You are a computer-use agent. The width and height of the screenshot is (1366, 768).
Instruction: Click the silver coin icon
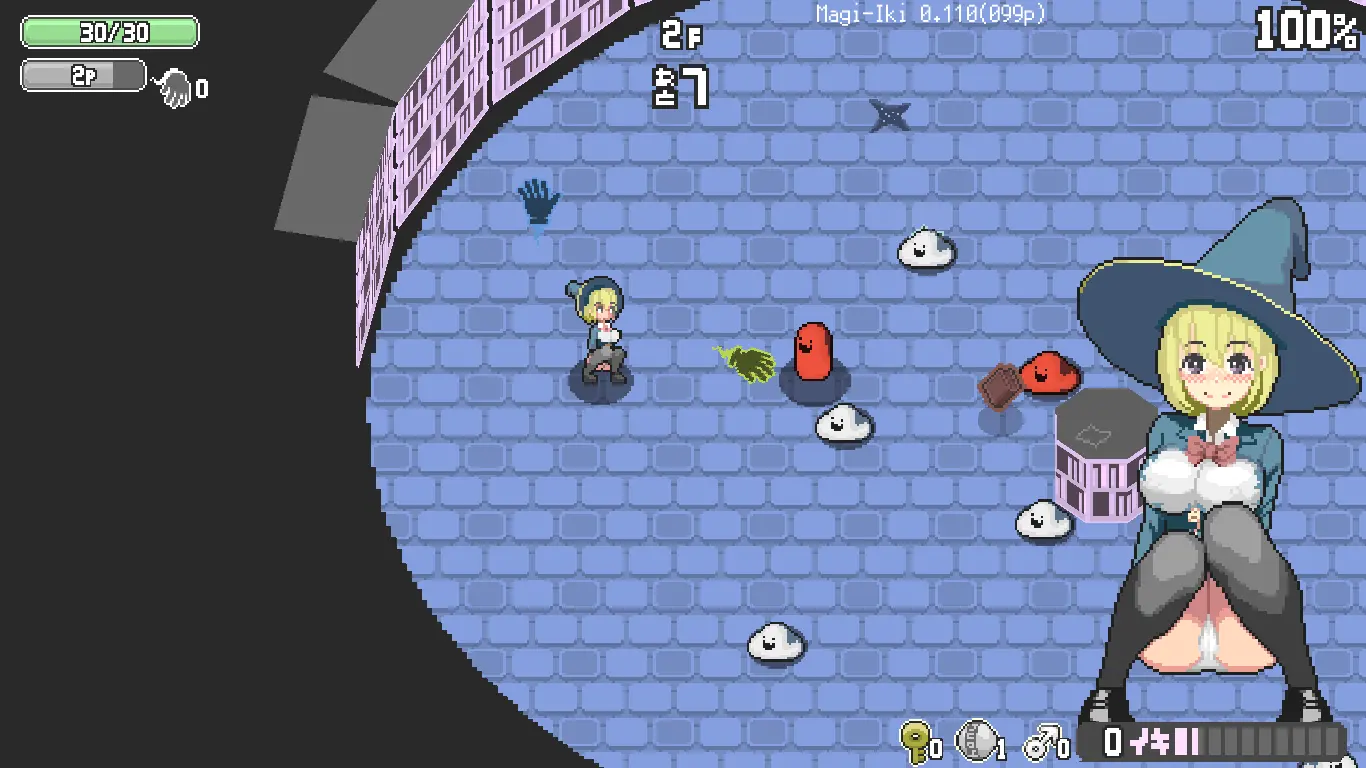[x=975, y=741]
